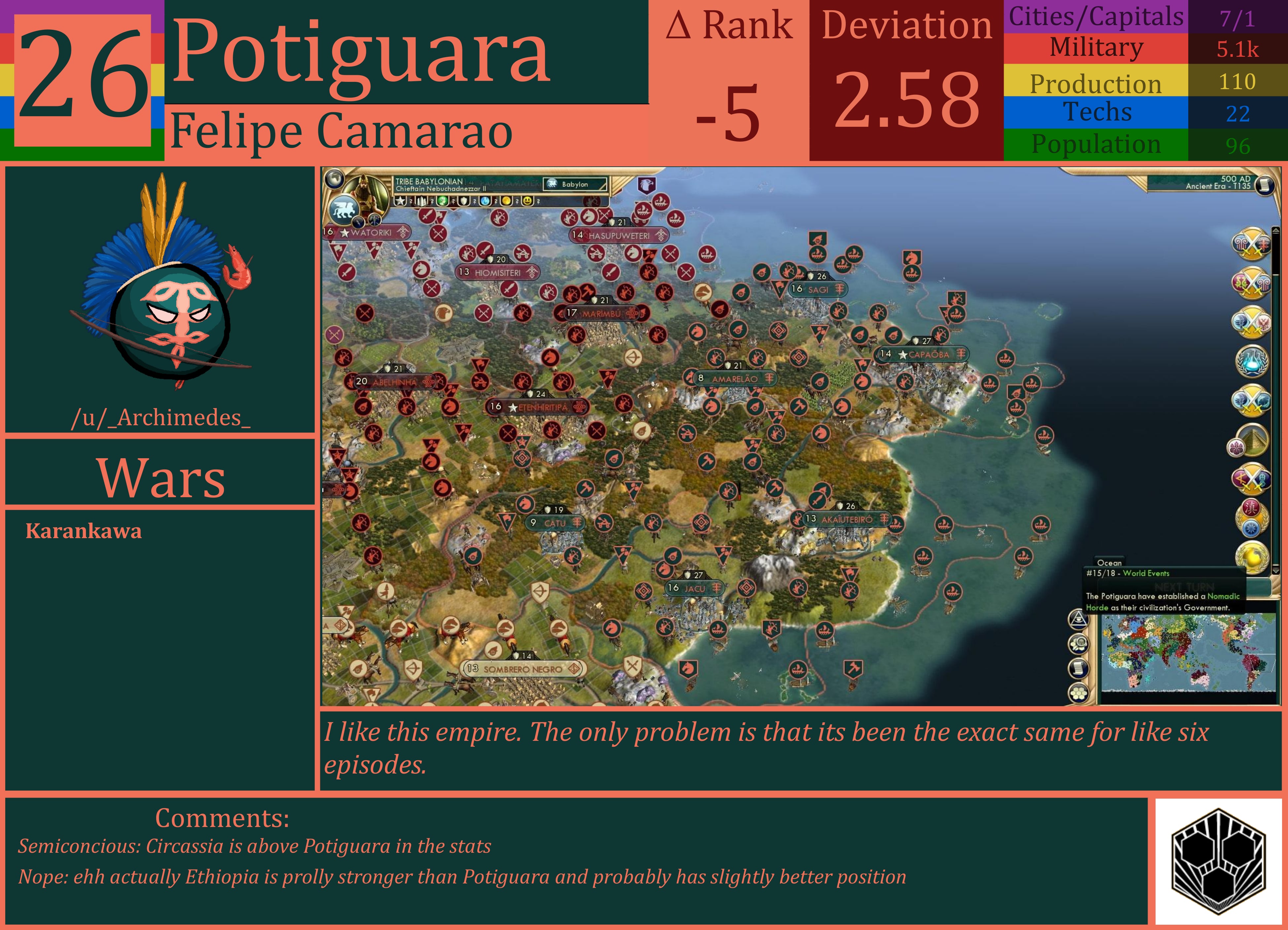This screenshot has height=930, width=1288.
Task: Click the pyramid wonder-built notification icon
Action: tap(1253, 441)
